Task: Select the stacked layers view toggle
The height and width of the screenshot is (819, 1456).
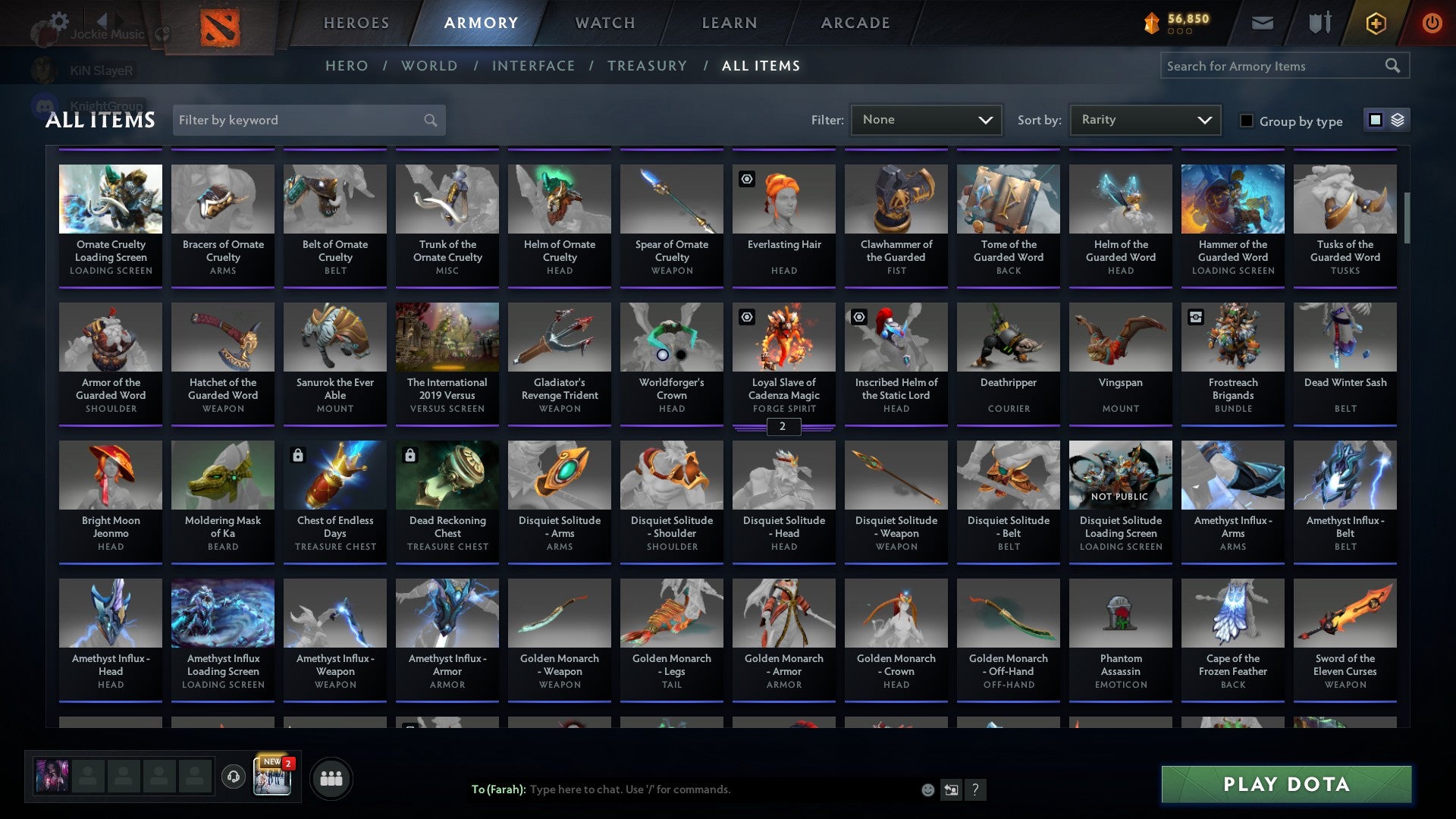Action: 1397,120
